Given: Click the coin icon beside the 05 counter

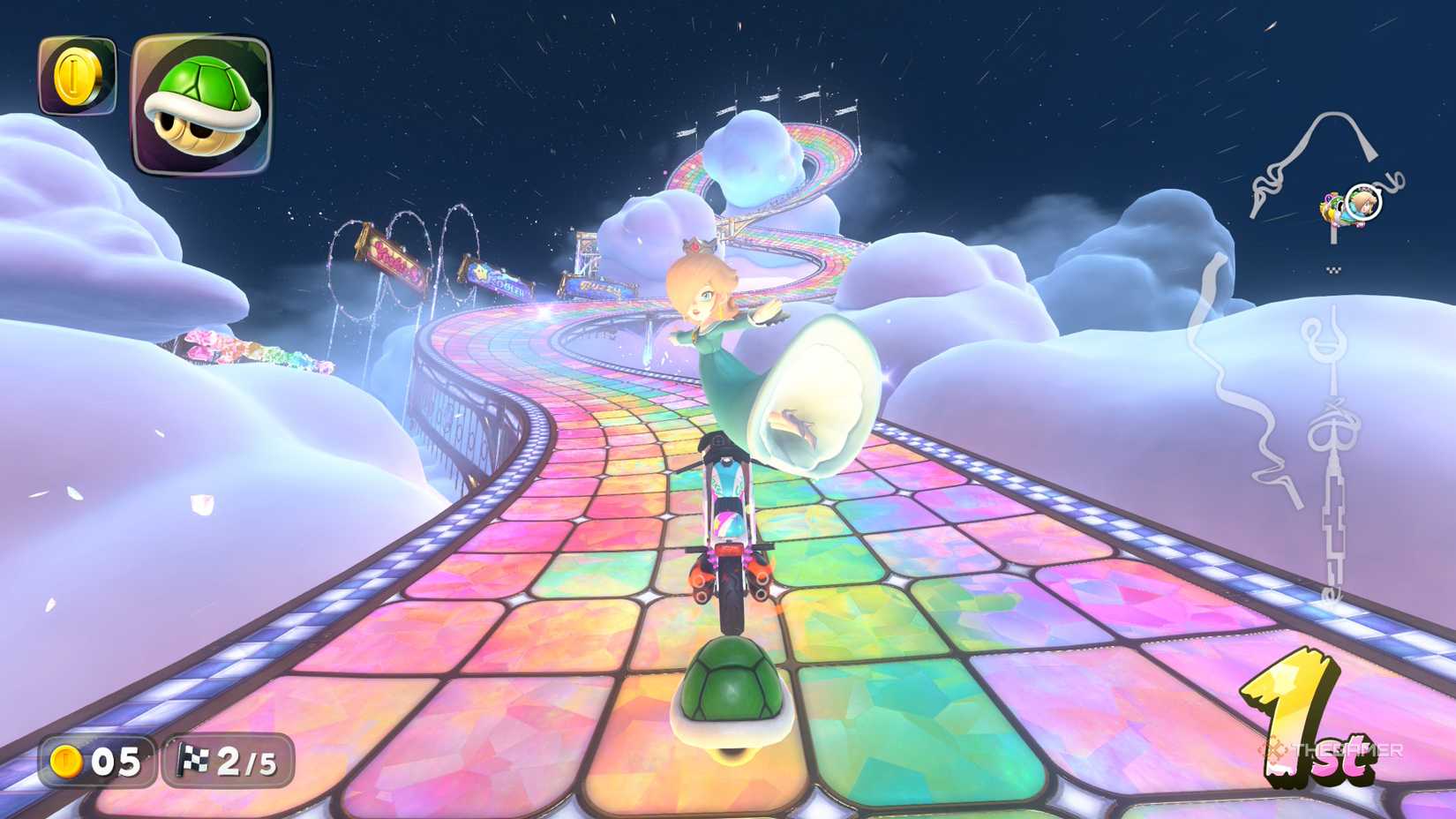Looking at the screenshot, I should (66, 761).
